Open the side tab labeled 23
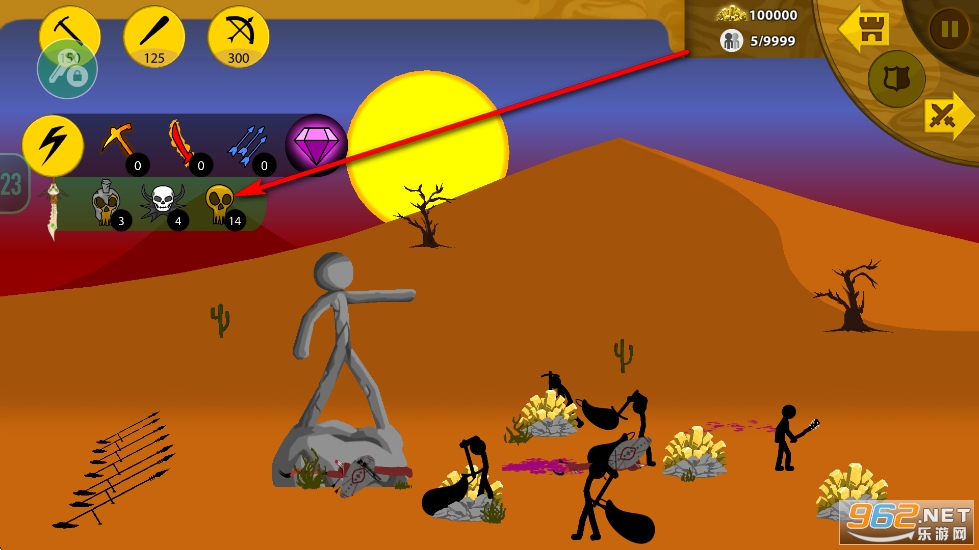 click(11, 184)
